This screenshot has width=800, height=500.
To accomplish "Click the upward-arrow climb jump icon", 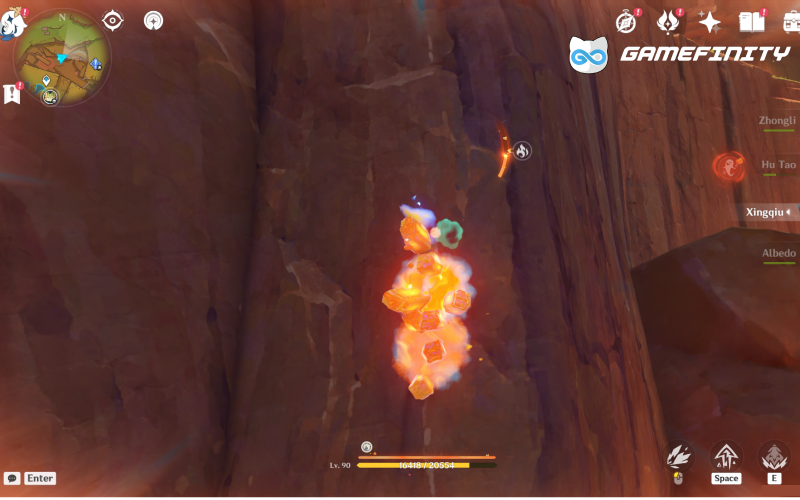I will click(726, 457).
